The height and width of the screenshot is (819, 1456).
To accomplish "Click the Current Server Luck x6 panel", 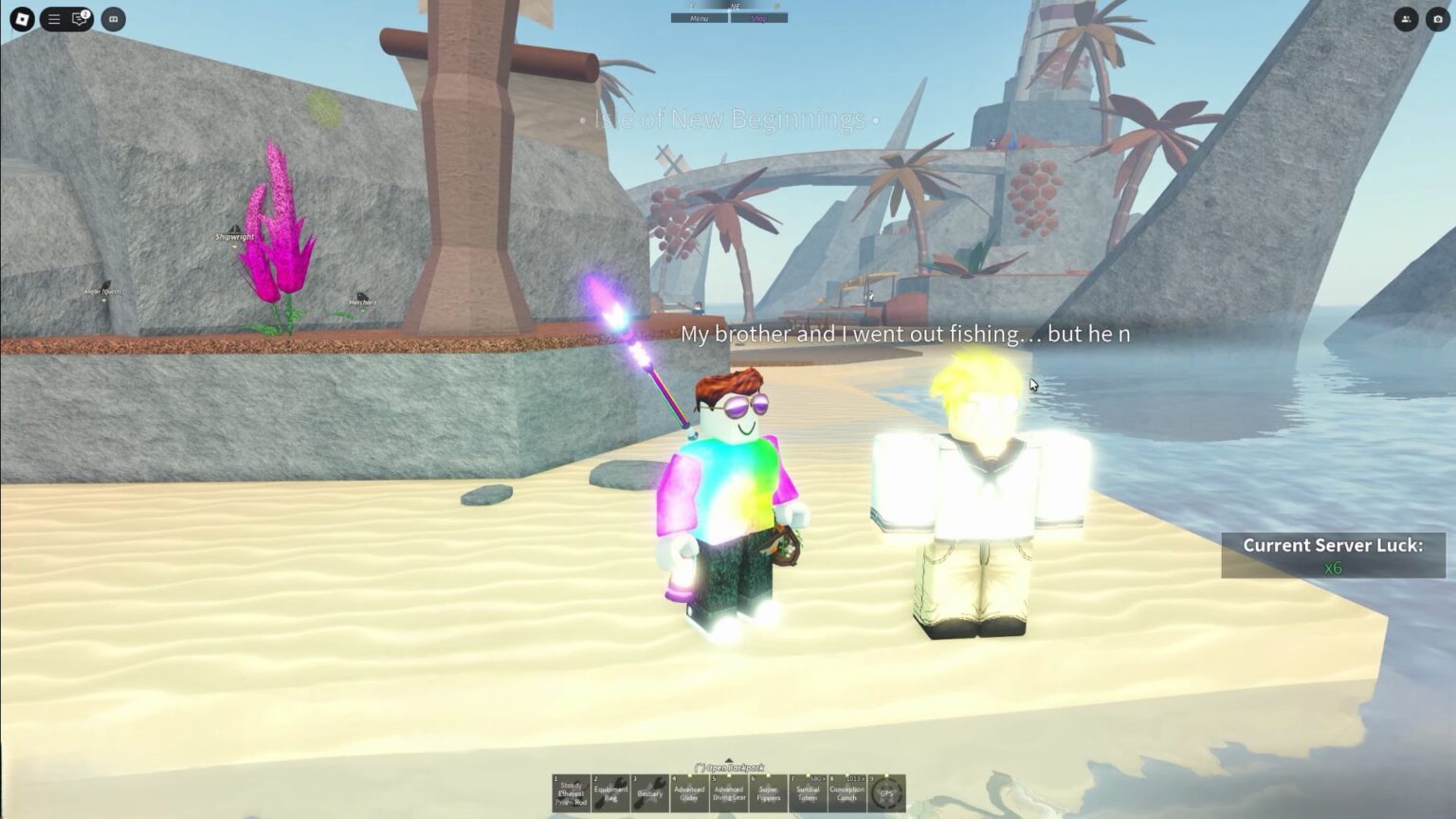I will pyautogui.click(x=1333, y=554).
